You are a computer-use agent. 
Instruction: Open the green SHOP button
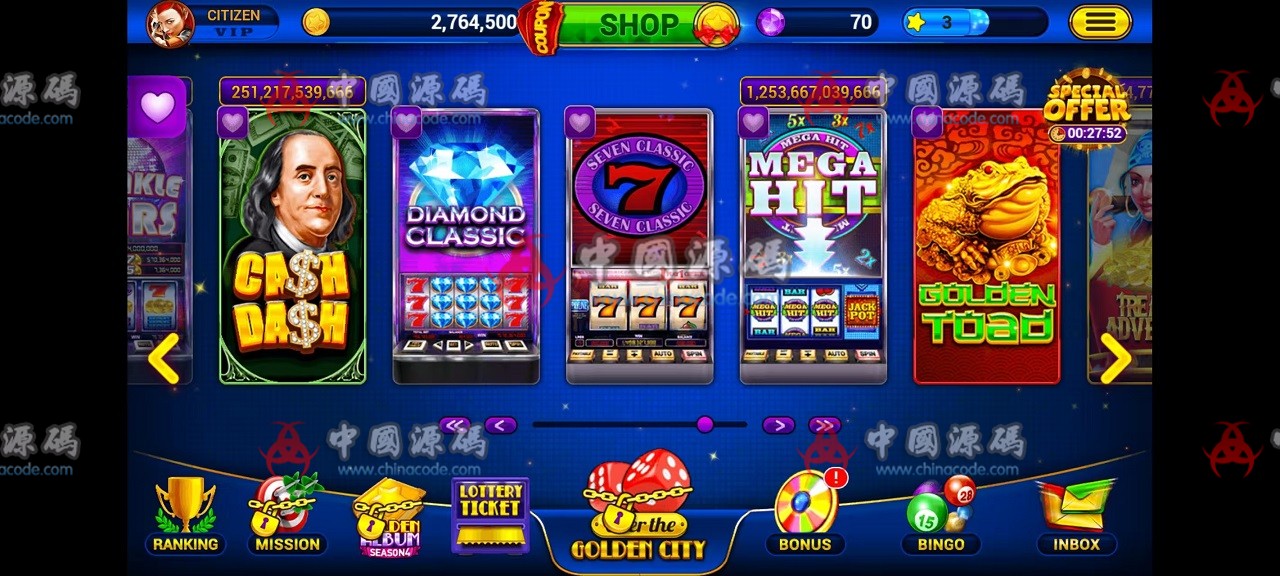pos(638,24)
